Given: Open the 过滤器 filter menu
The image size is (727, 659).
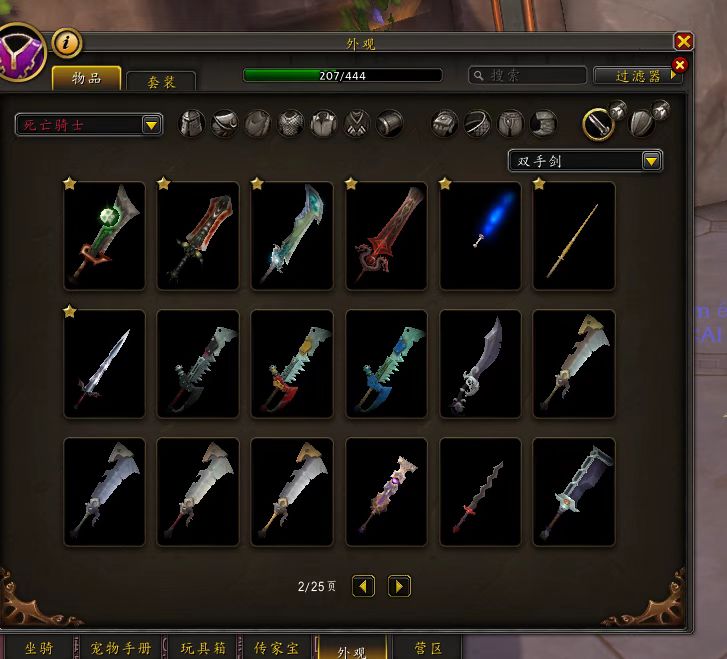Looking at the screenshot, I should pos(637,75).
